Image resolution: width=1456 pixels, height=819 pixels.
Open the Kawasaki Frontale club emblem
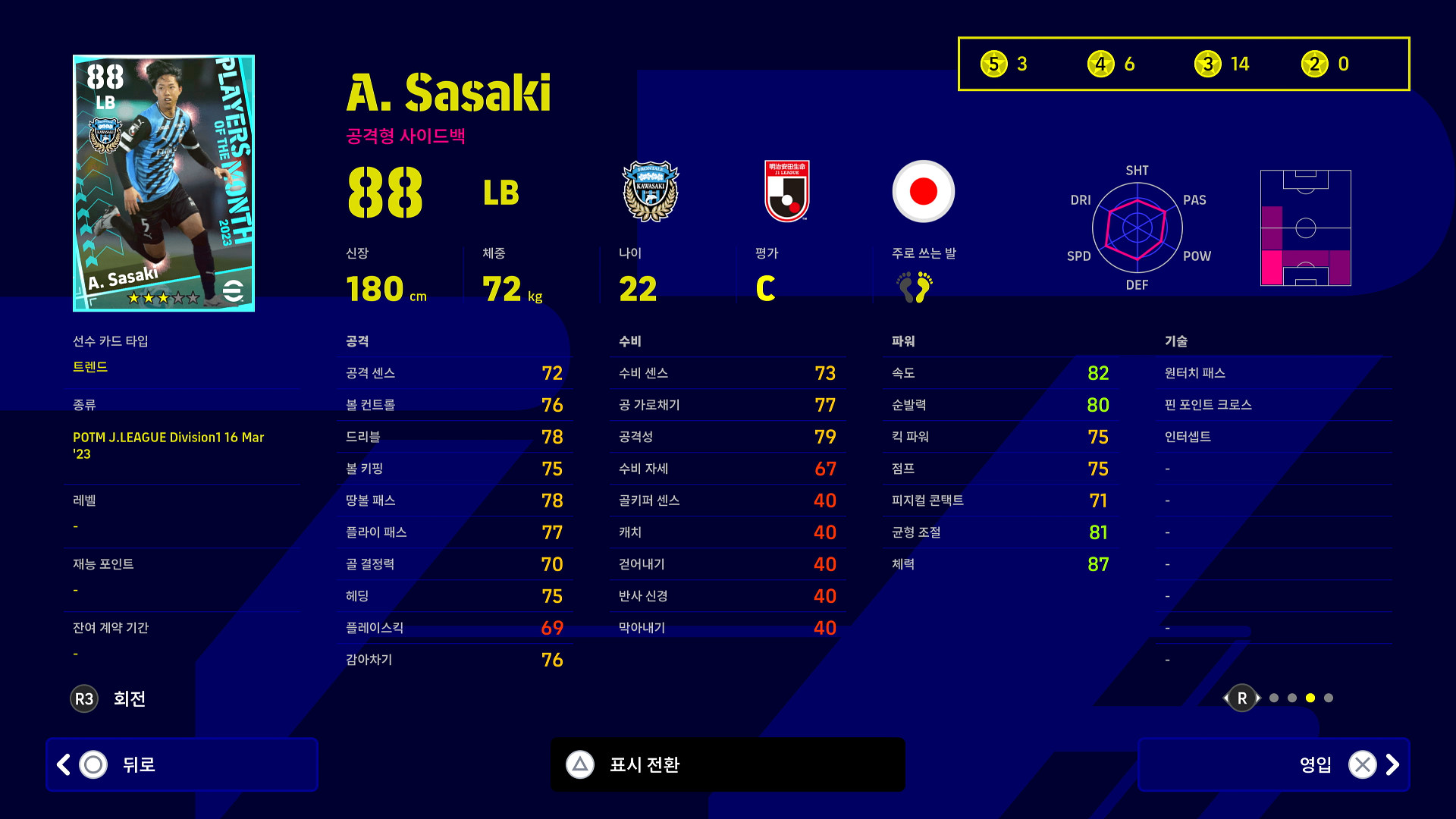point(650,191)
